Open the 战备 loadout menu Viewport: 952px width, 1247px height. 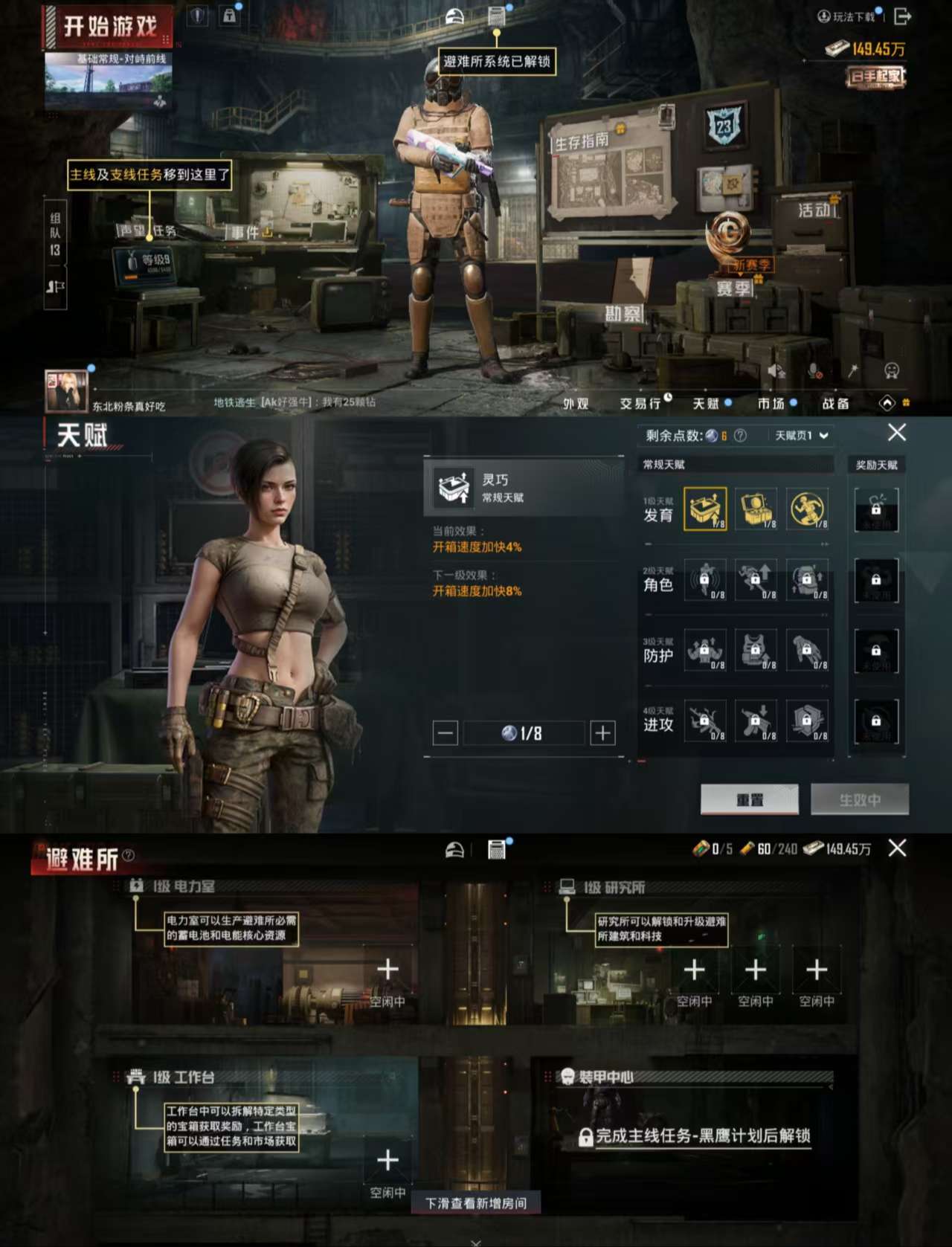pyautogui.click(x=835, y=403)
